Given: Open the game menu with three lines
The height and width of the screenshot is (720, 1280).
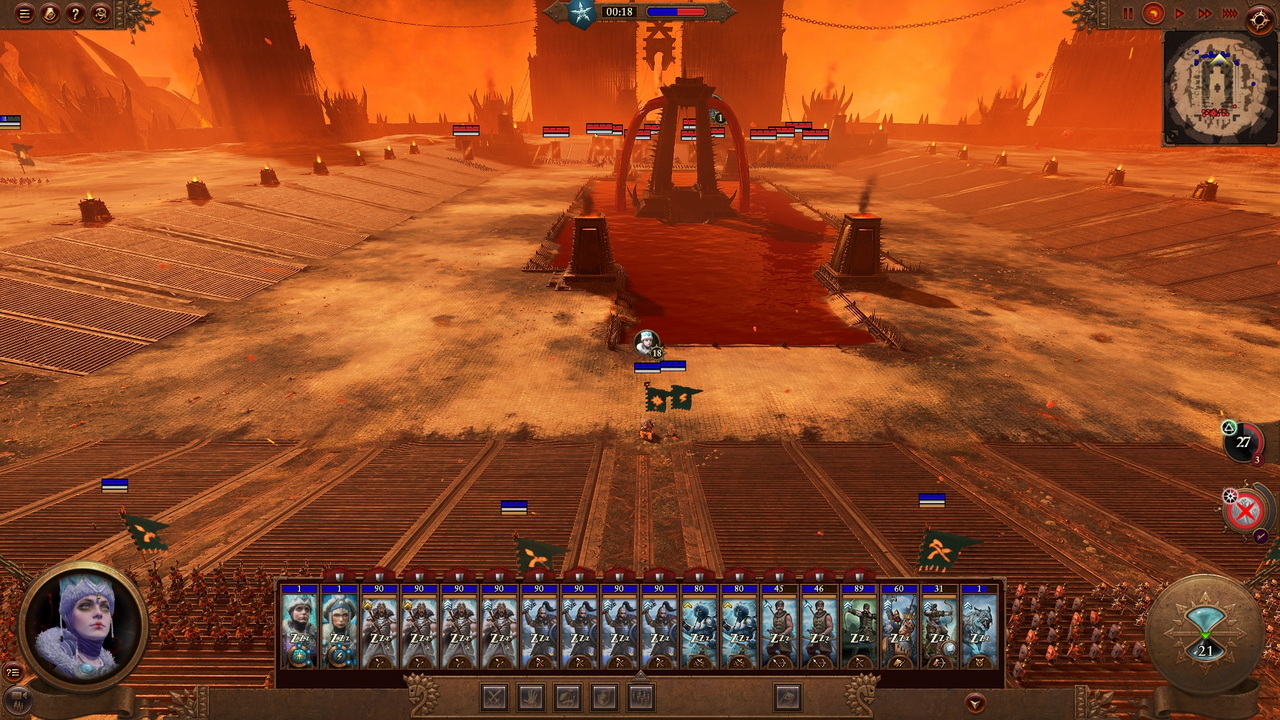Looking at the screenshot, I should pos(24,14).
